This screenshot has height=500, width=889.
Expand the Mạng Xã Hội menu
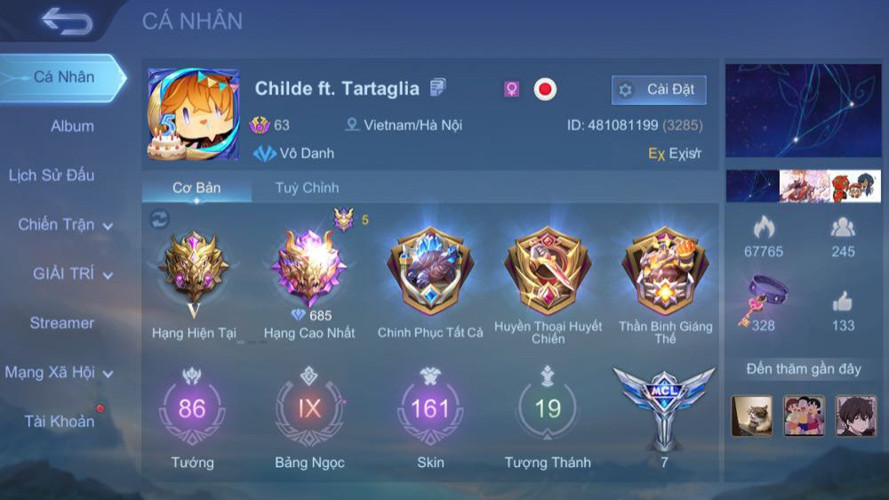tap(58, 373)
